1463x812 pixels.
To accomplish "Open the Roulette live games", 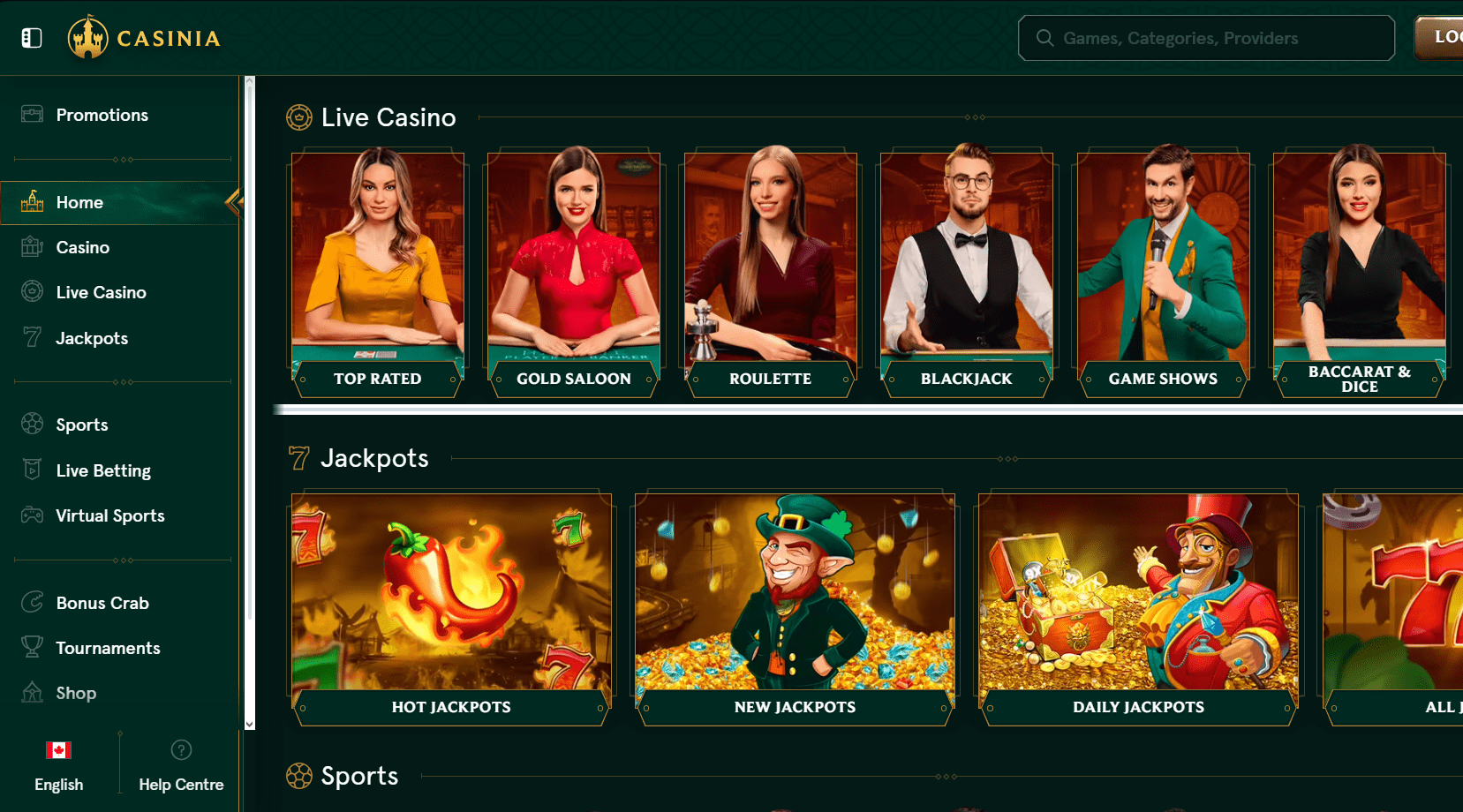I will (770, 274).
